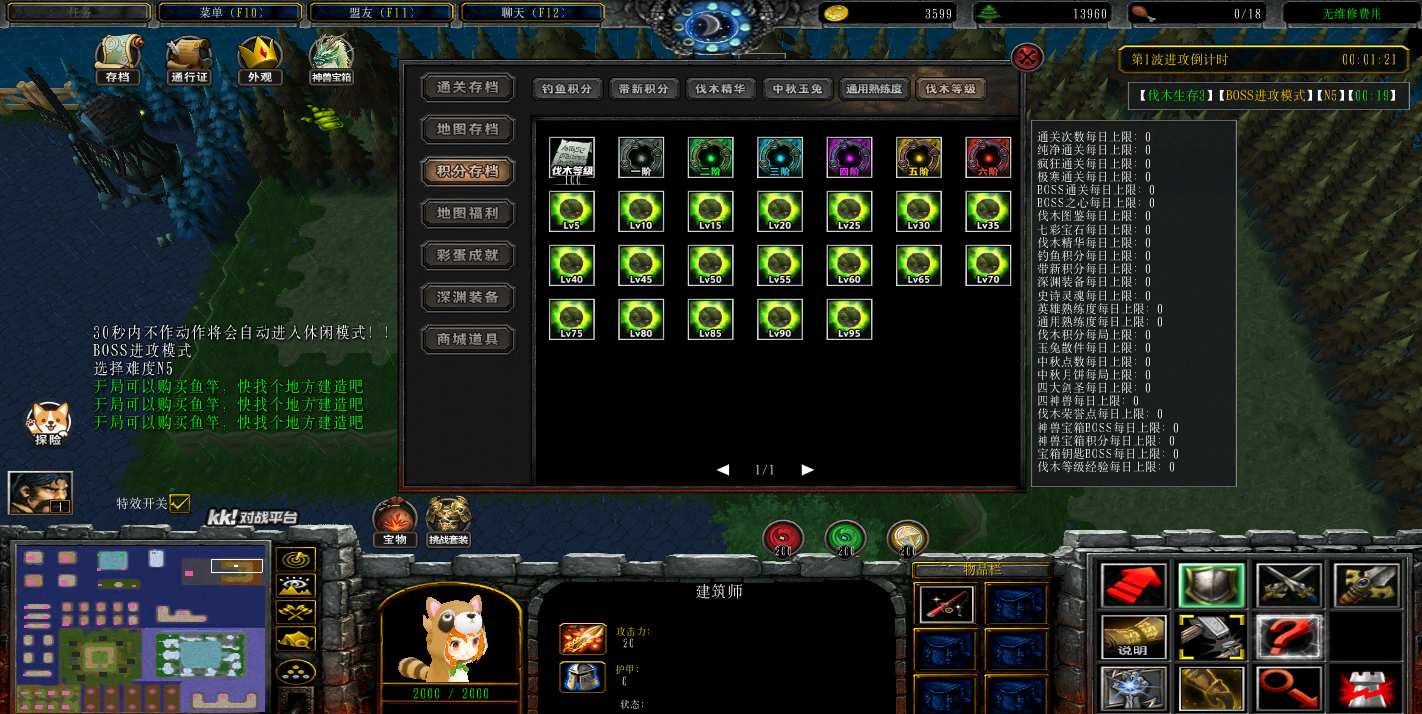Open the 盟友 (F11) allies menu

pos(382,14)
